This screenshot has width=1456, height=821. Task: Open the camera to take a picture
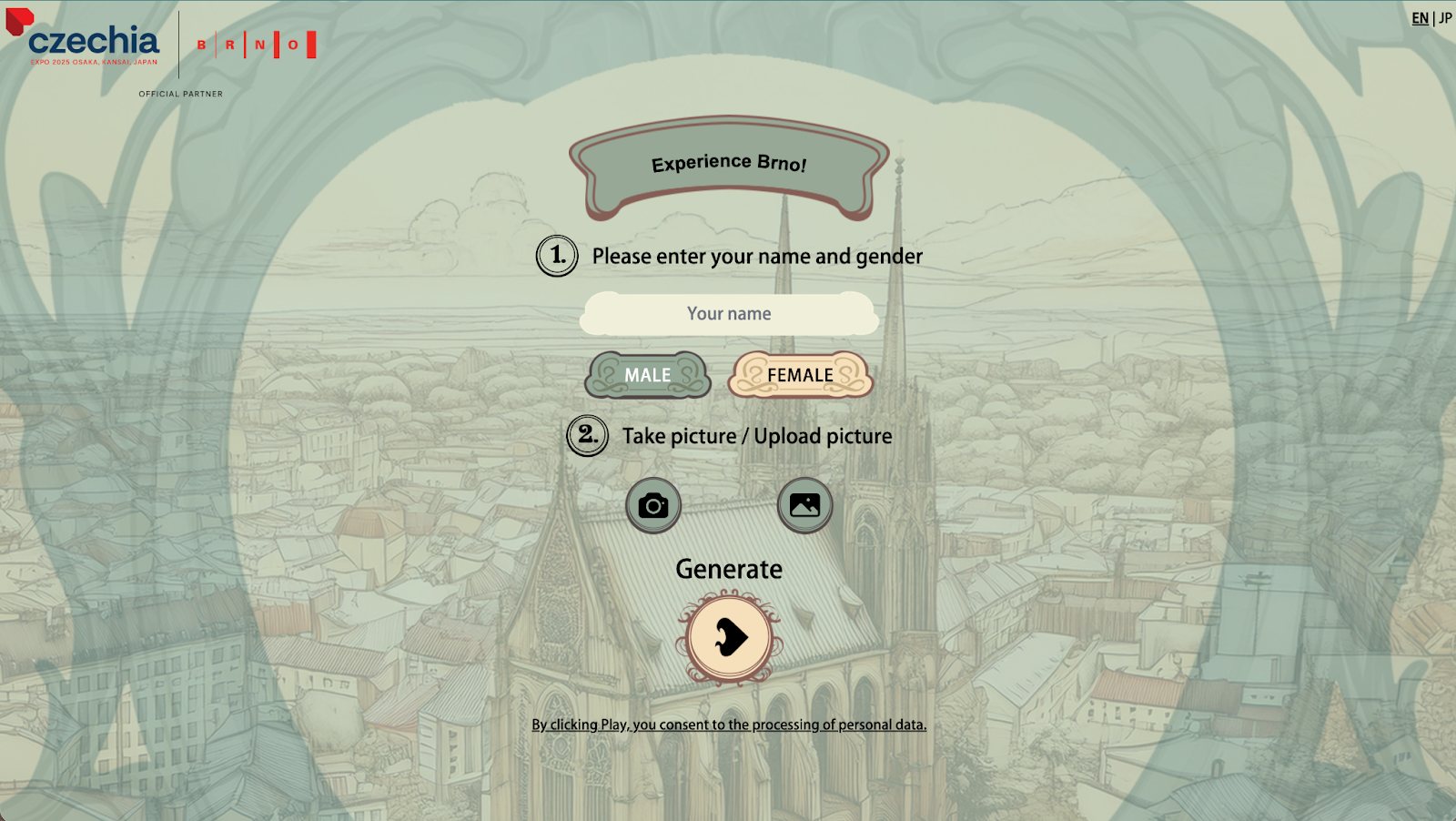pos(653,505)
